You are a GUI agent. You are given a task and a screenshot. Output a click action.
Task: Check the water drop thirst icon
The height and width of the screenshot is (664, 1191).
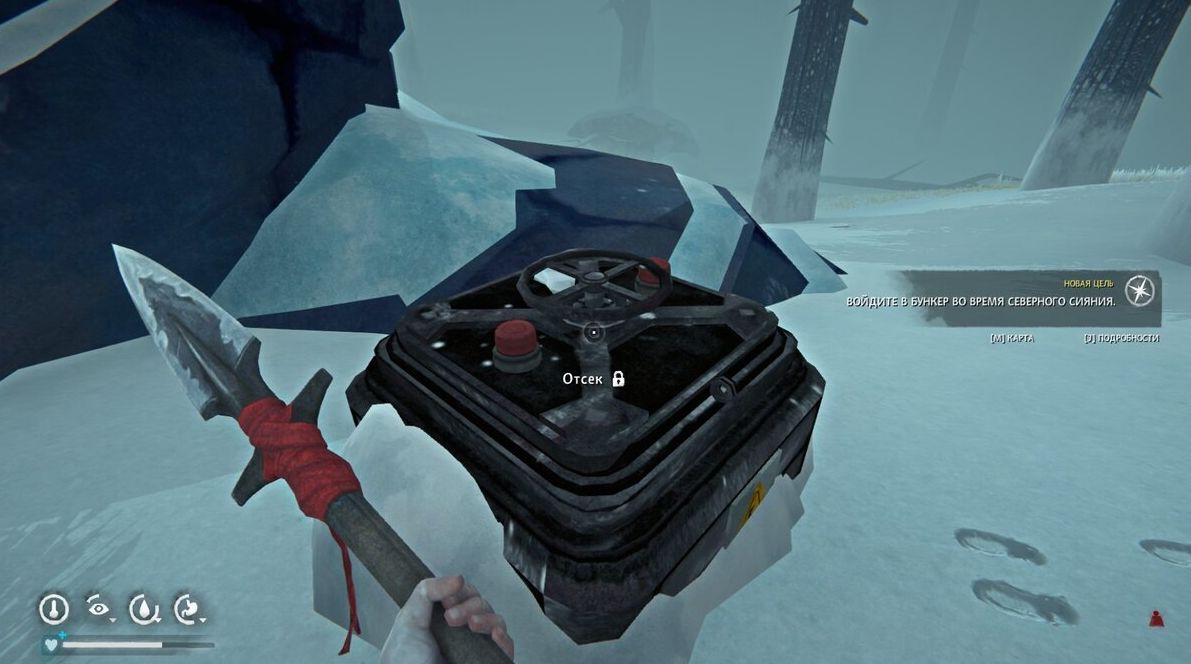click(x=144, y=608)
